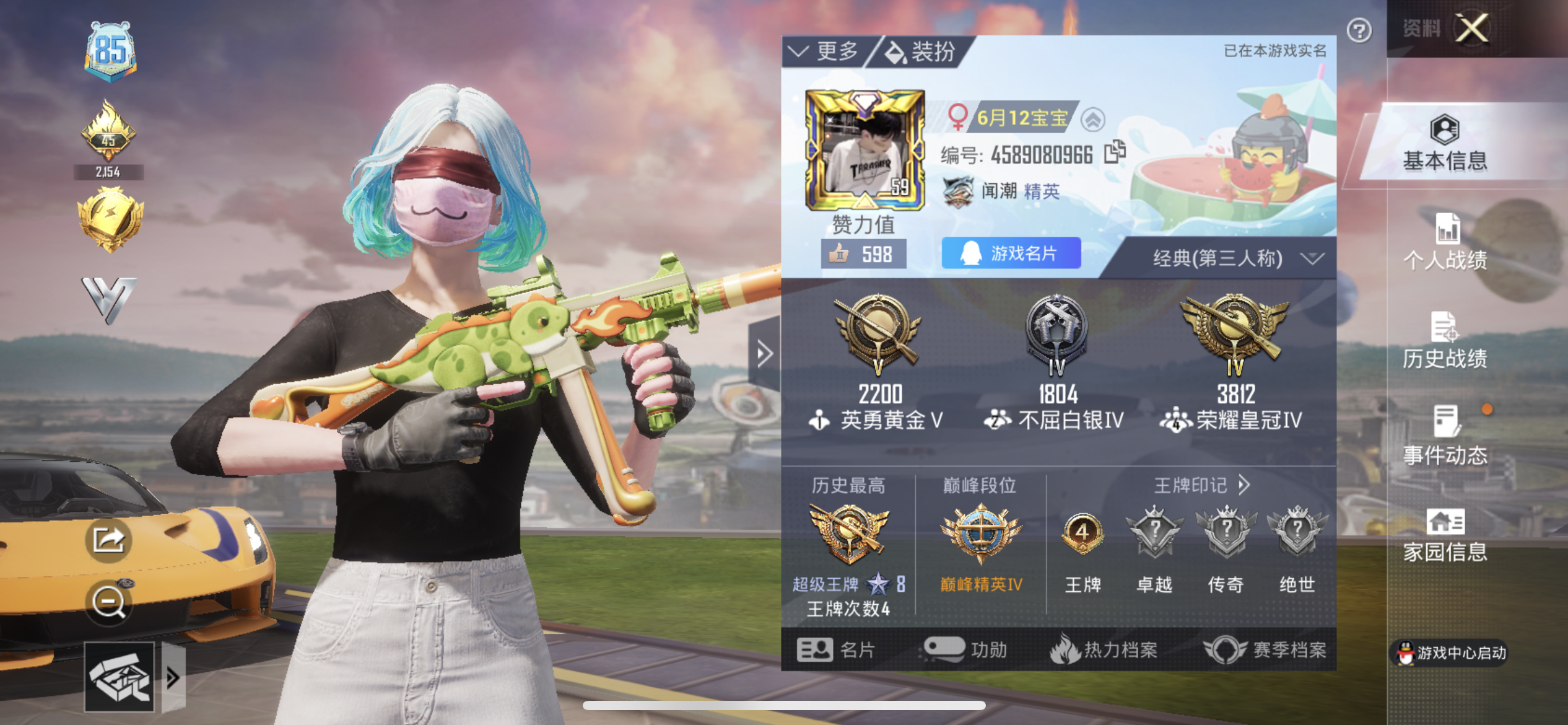The height and width of the screenshot is (725, 1568).
Task: Switch to 历史战绩 match history tab
Action: (1445, 341)
